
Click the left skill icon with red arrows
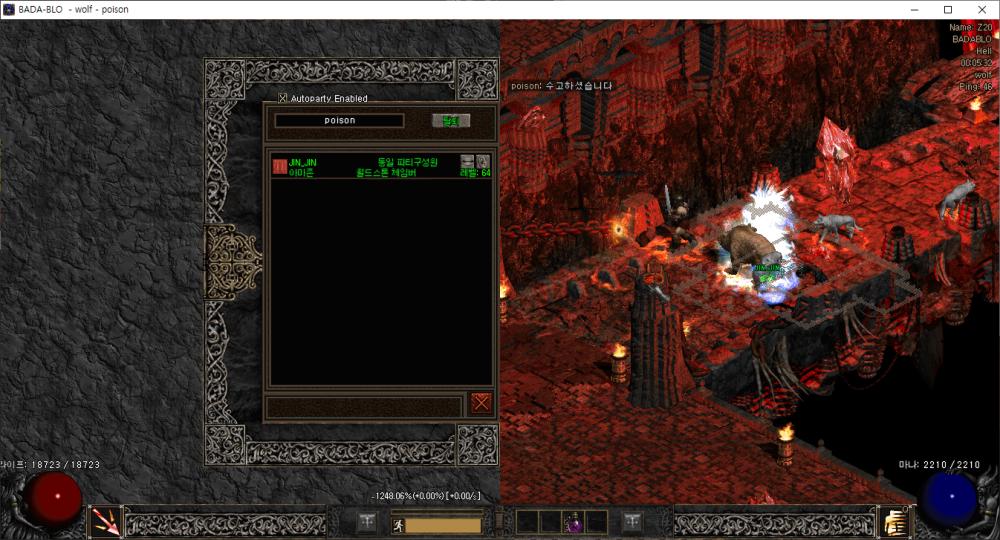105,520
